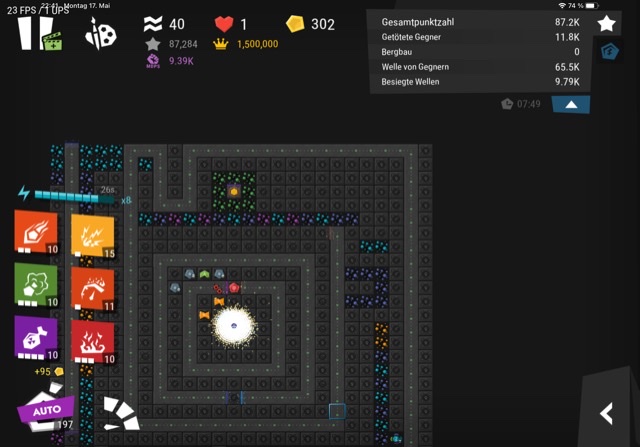Pause the game with the pause button
The width and height of the screenshot is (640, 447).
[28, 33]
